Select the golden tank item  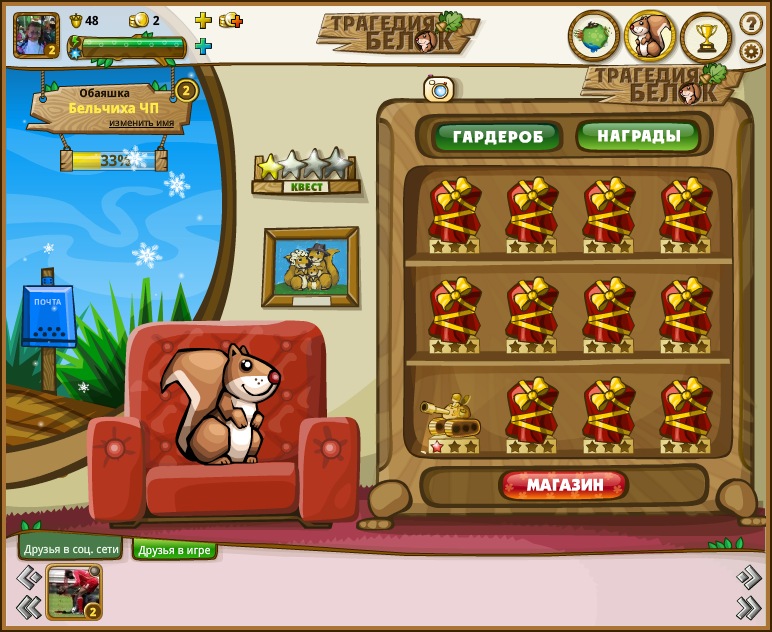click(x=451, y=420)
